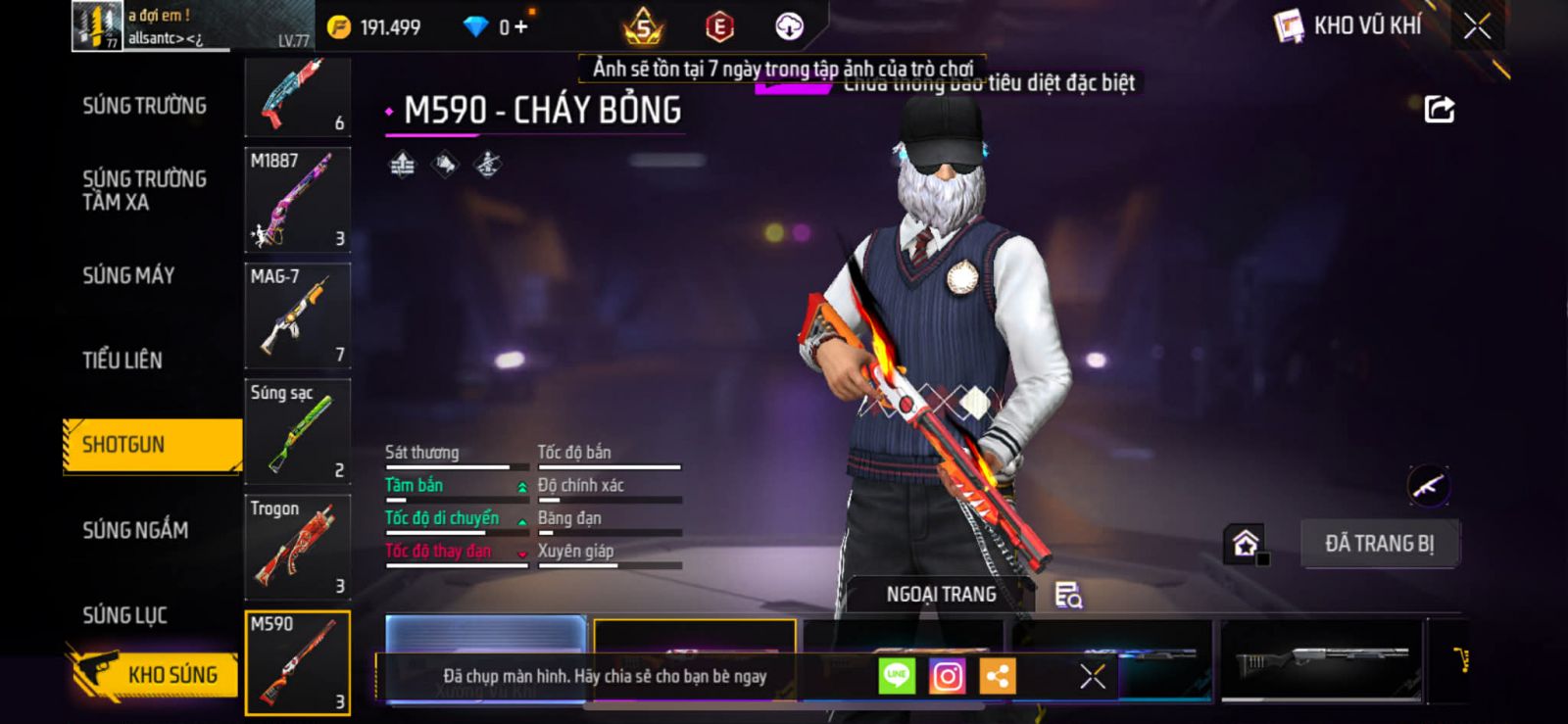
Task: Open the KHO SÚNG section
Action: coord(155,674)
